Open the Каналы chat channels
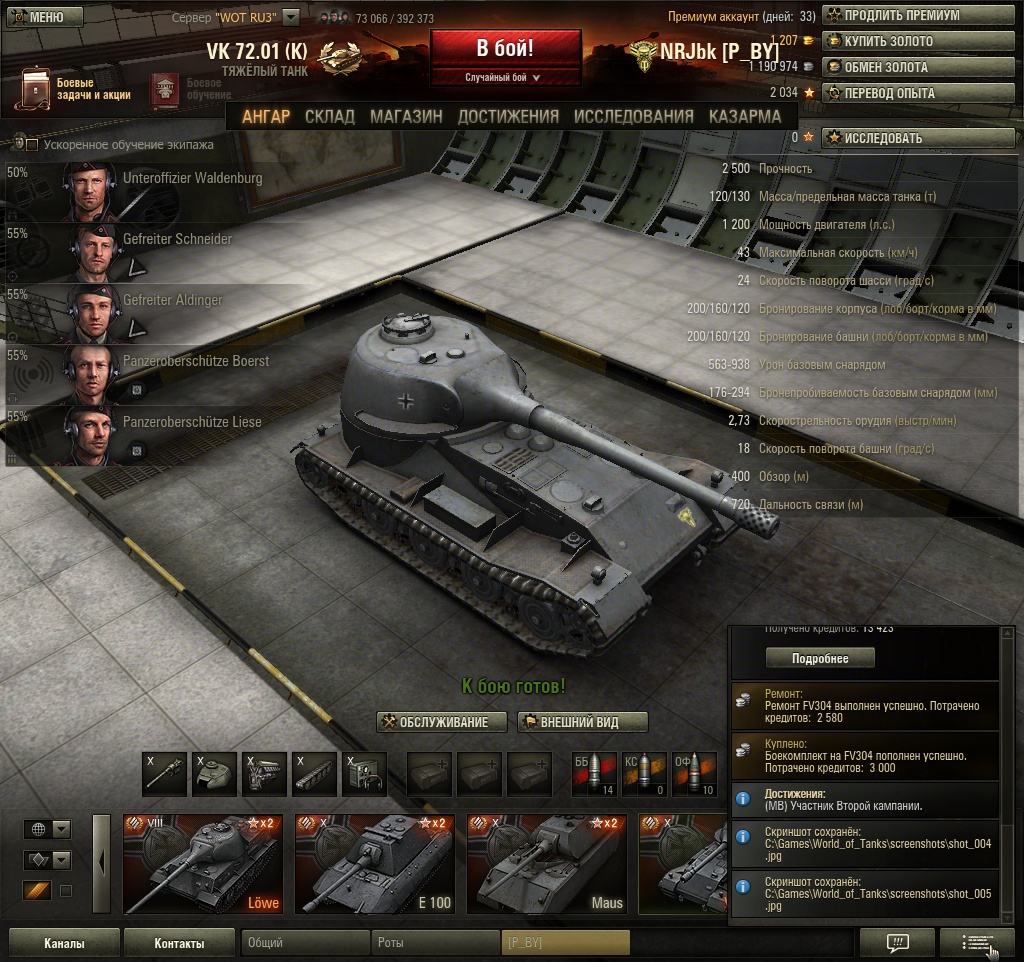Screen dimensions: 1024x962 coord(64,943)
